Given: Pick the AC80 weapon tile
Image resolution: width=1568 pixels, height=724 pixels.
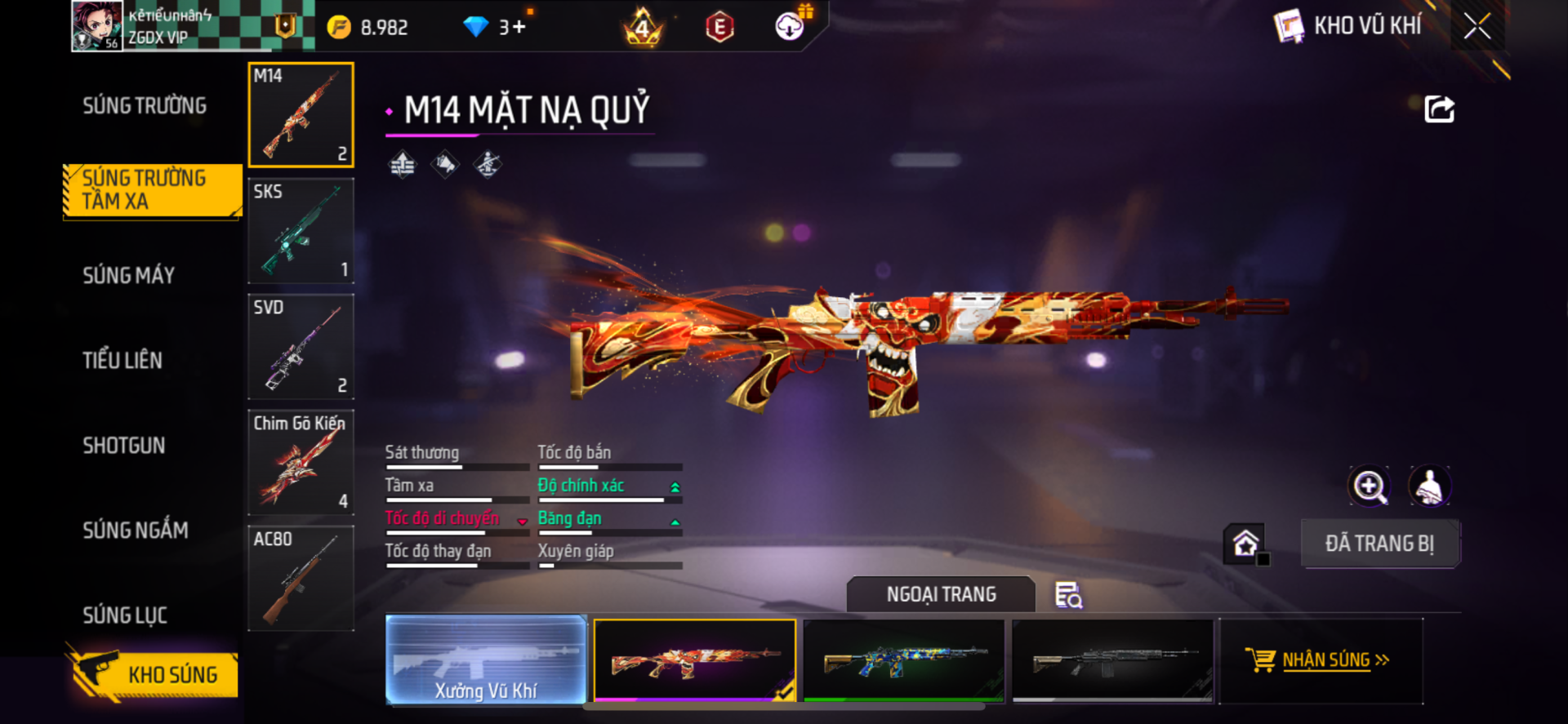Looking at the screenshot, I should tap(301, 579).
